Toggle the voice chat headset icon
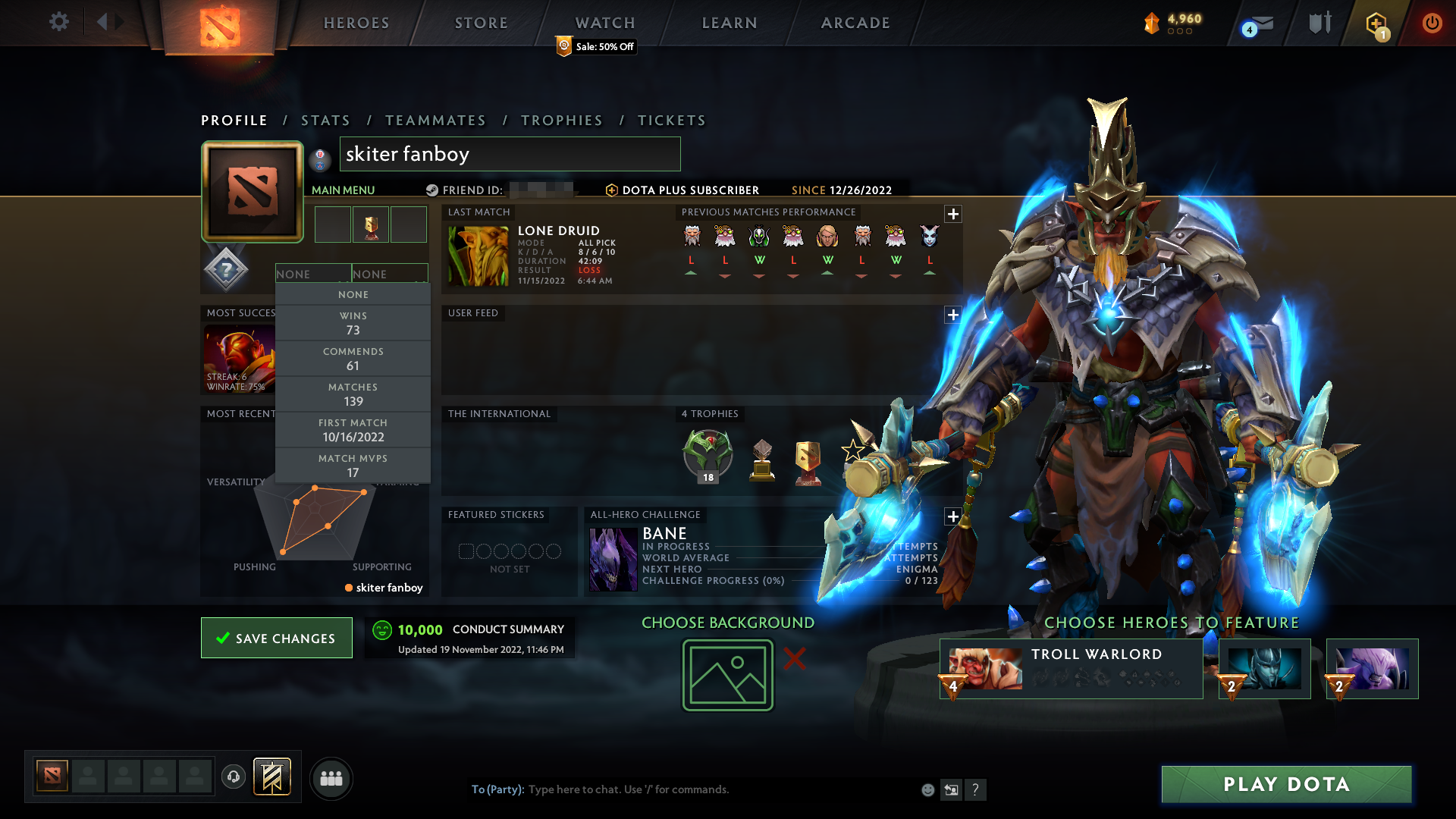1456x819 pixels. coord(233,777)
